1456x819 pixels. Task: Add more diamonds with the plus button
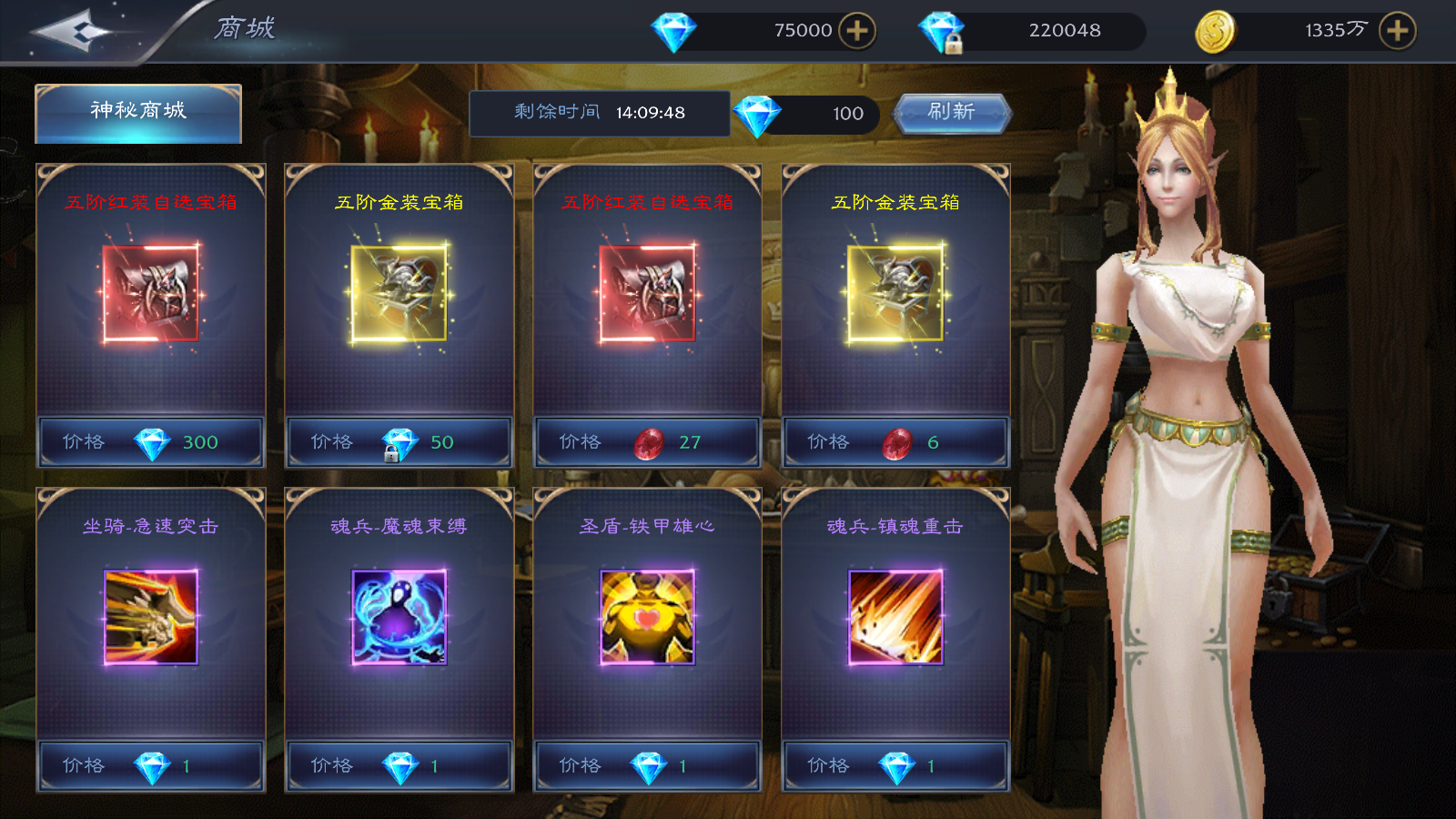coord(856,31)
